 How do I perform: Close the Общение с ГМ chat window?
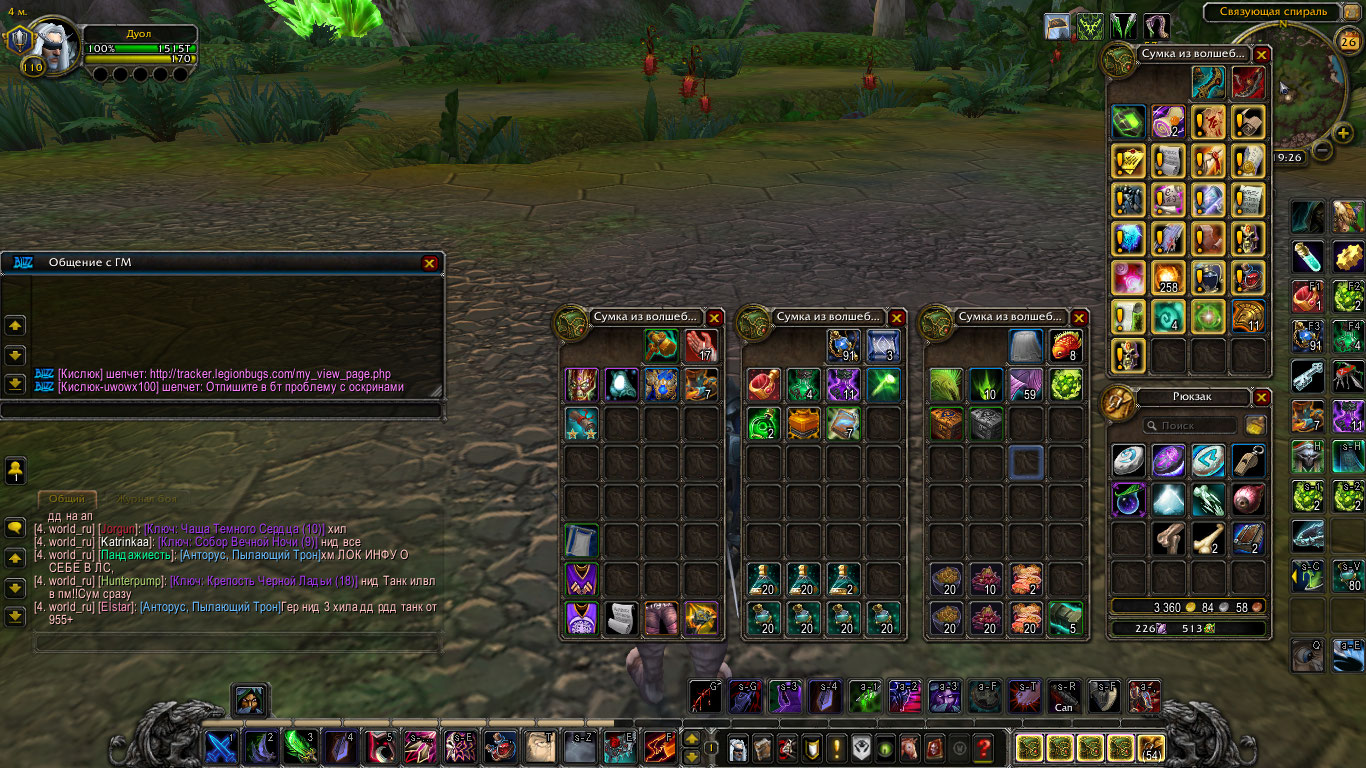429,263
